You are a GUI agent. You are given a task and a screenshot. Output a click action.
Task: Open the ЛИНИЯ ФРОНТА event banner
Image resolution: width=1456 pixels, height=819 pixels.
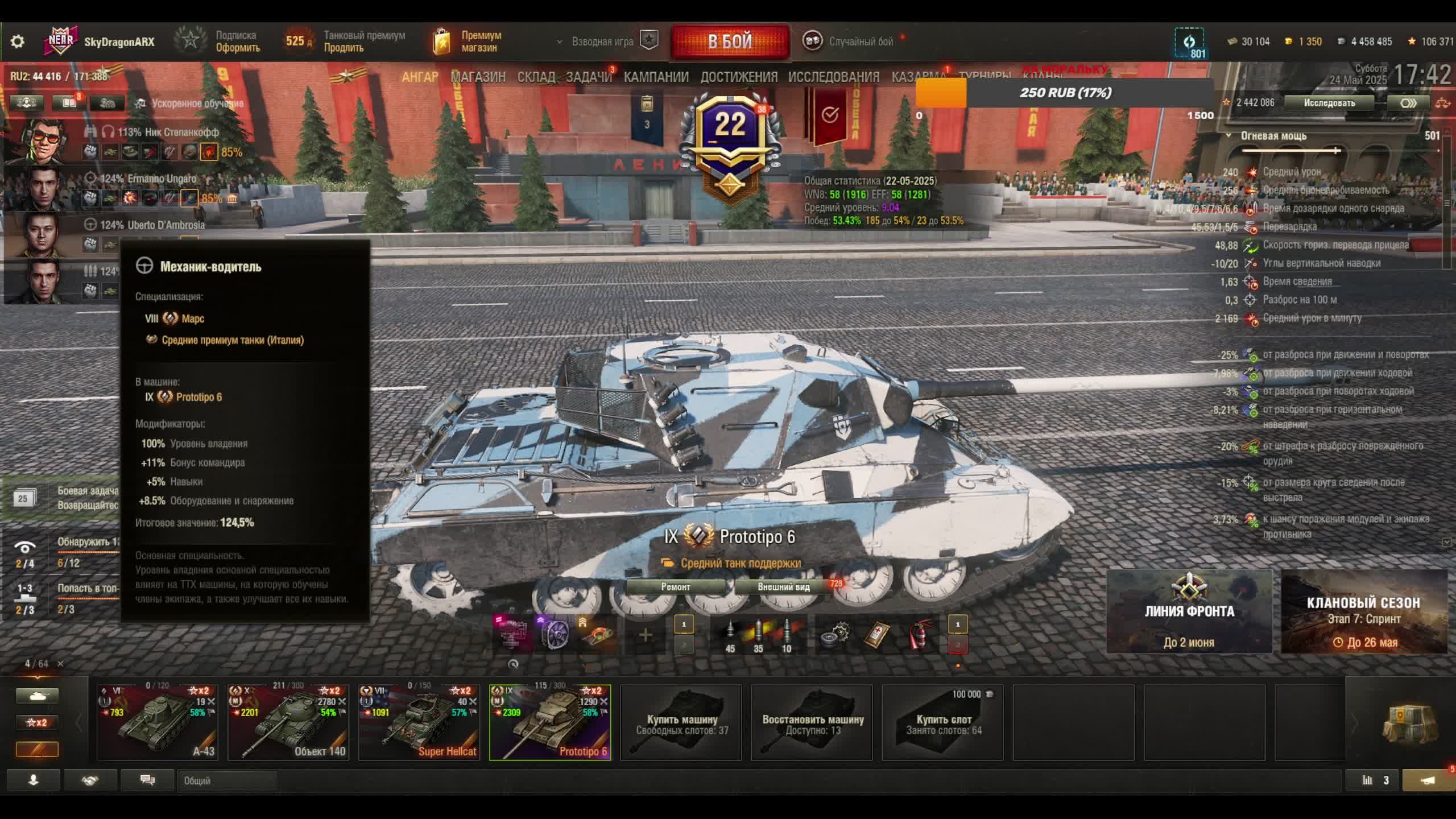1189,612
